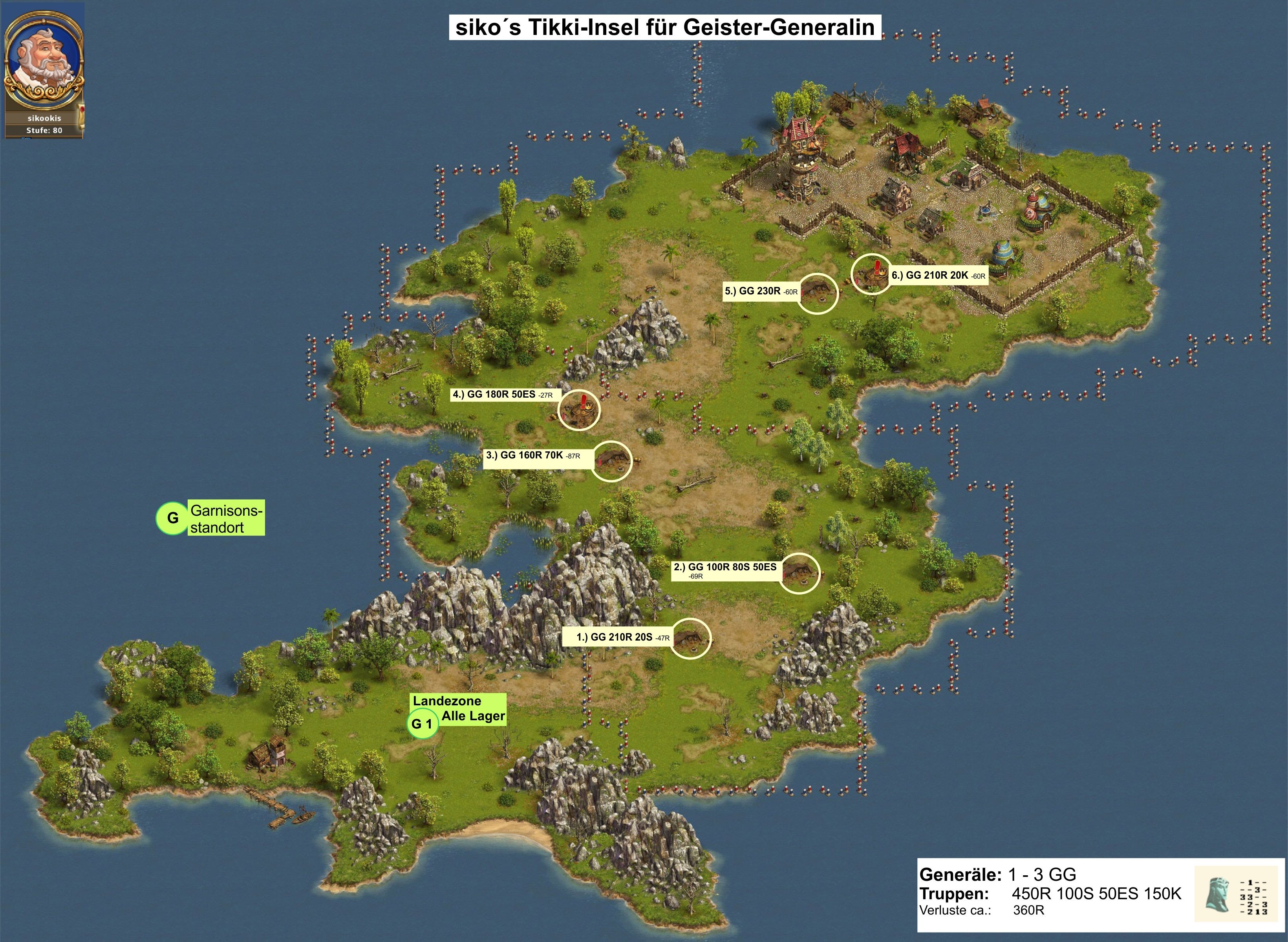Select the circled camp marked 1.) GG 210R 20S
Screen dimensions: 1288x942
pyautogui.click(x=691, y=638)
